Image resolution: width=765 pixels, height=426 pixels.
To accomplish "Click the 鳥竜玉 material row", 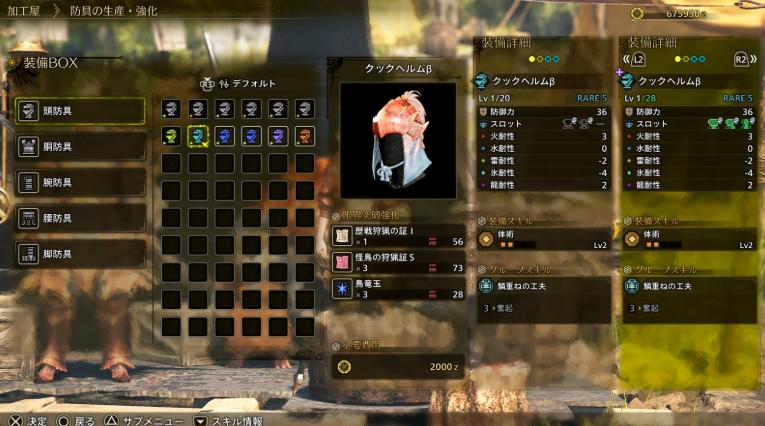I will (399, 289).
